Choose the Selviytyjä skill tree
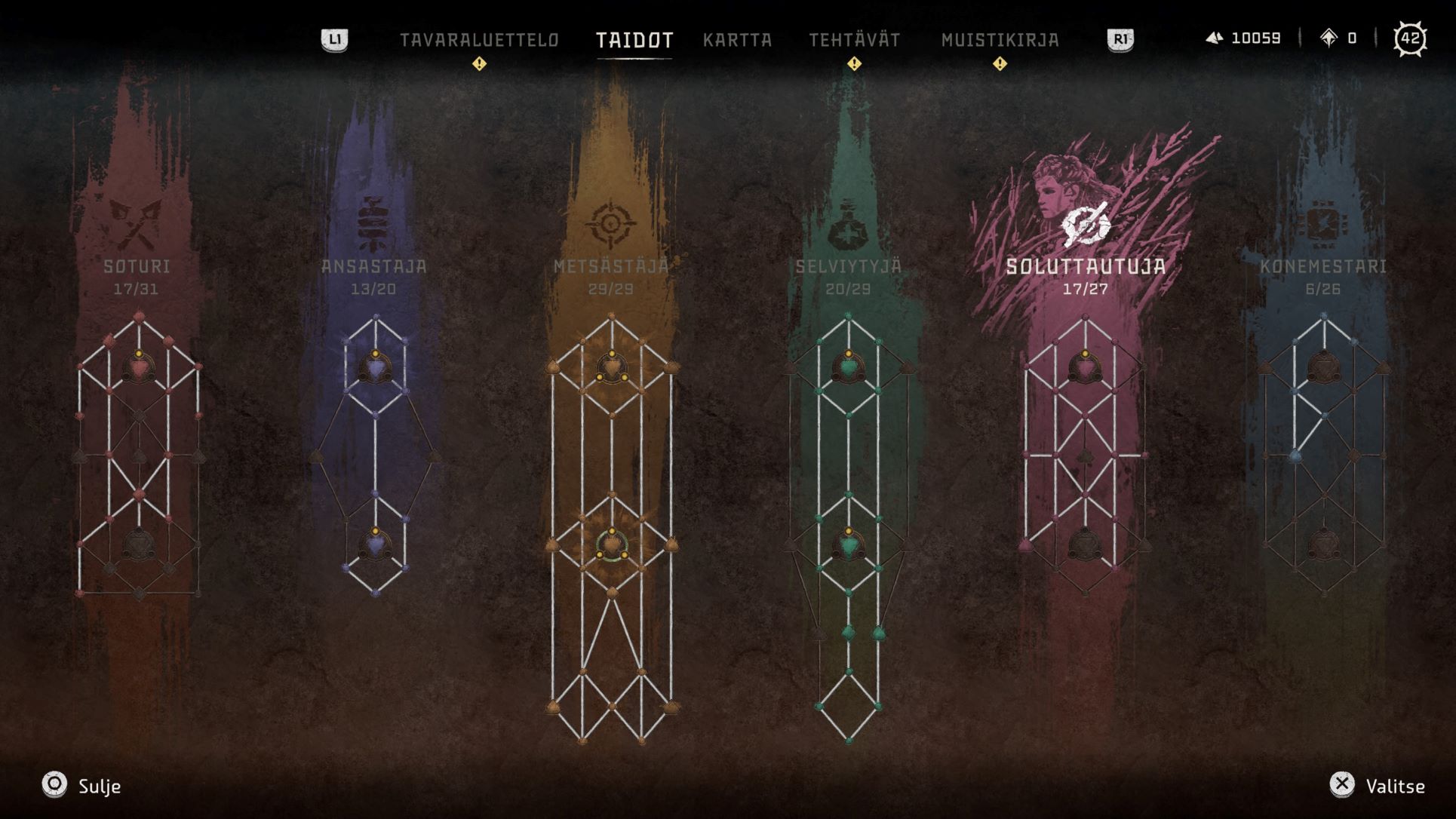1456x819 pixels. pyautogui.click(x=848, y=266)
